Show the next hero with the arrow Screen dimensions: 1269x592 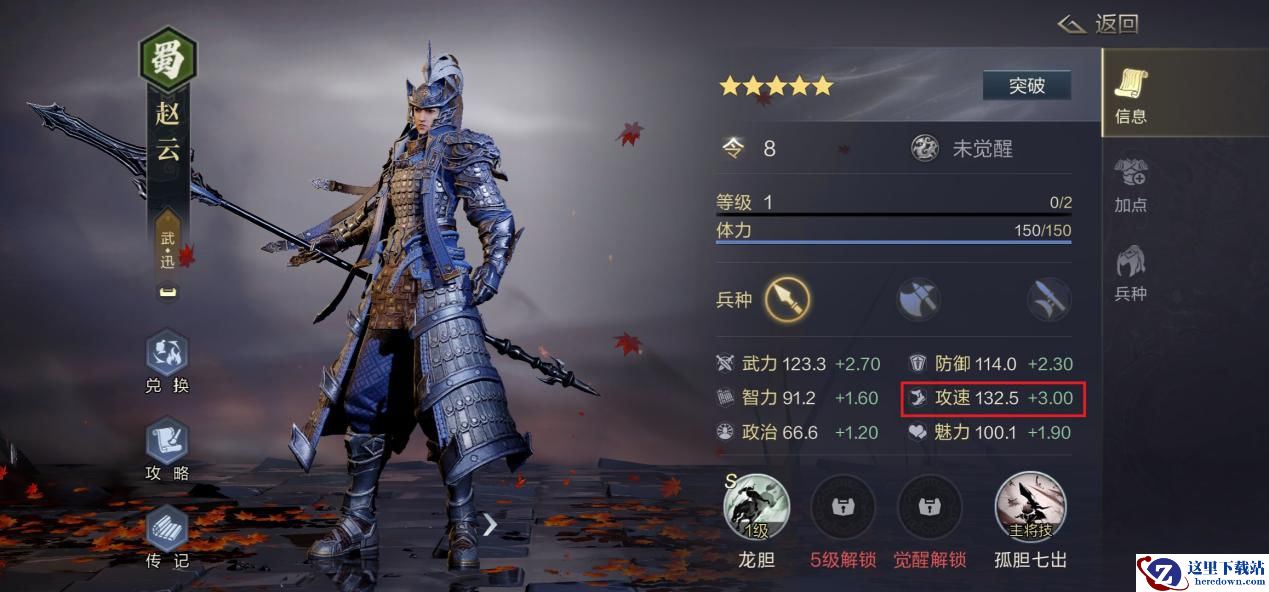point(489,524)
